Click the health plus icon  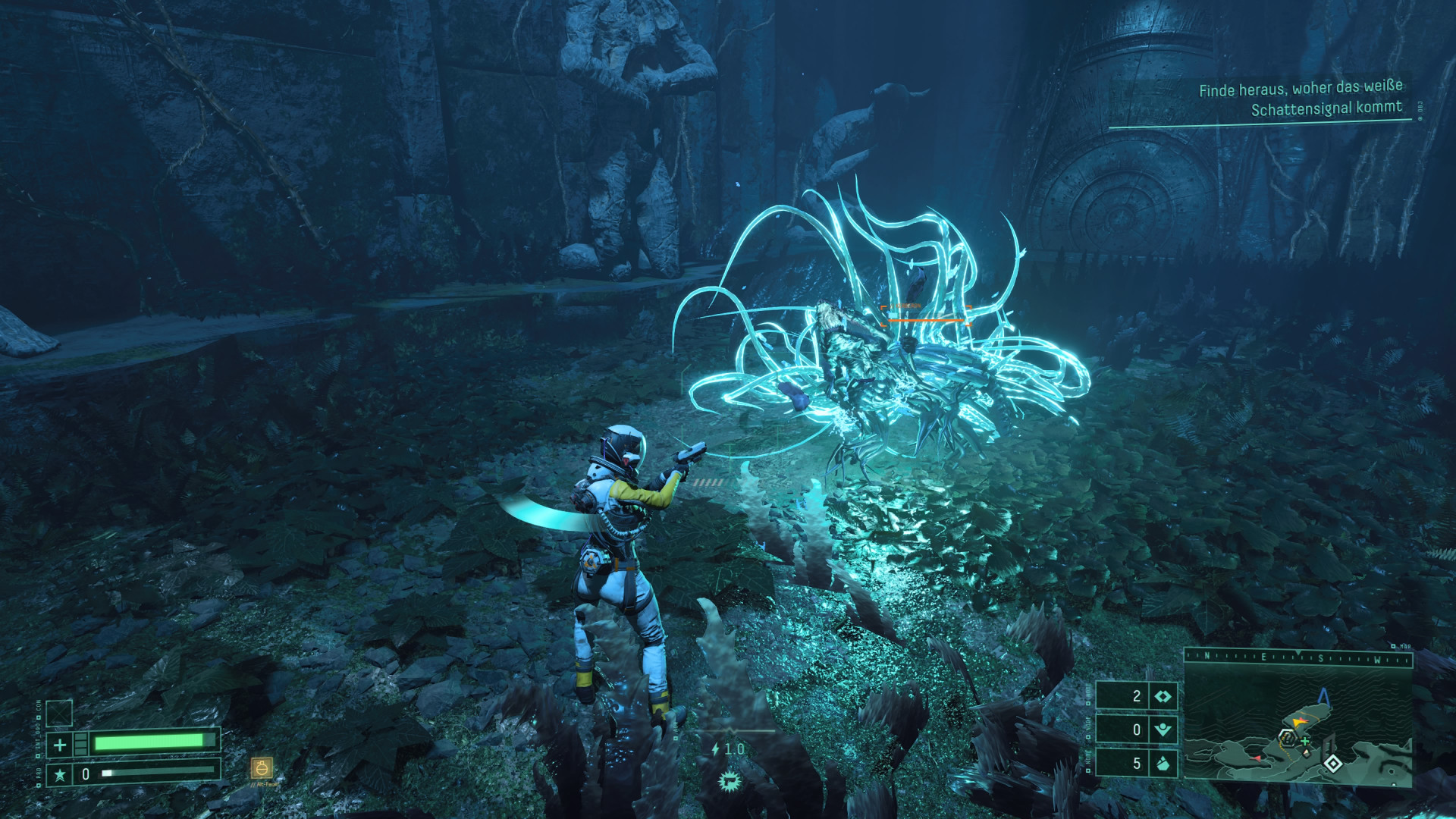click(x=59, y=744)
